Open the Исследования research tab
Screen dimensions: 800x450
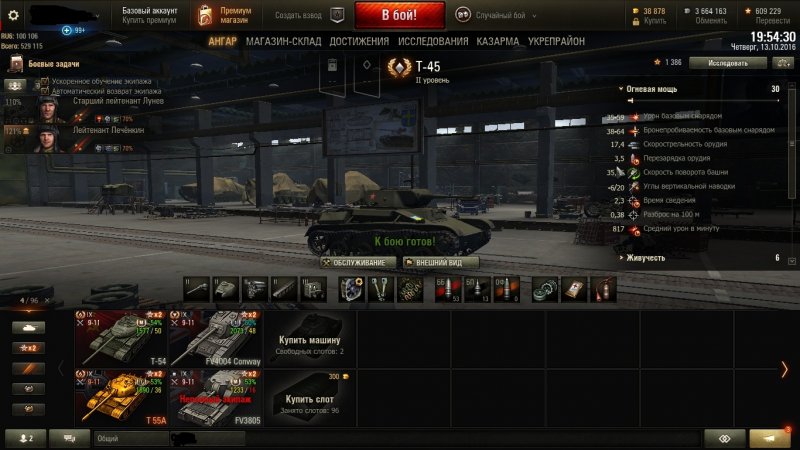[x=433, y=41]
